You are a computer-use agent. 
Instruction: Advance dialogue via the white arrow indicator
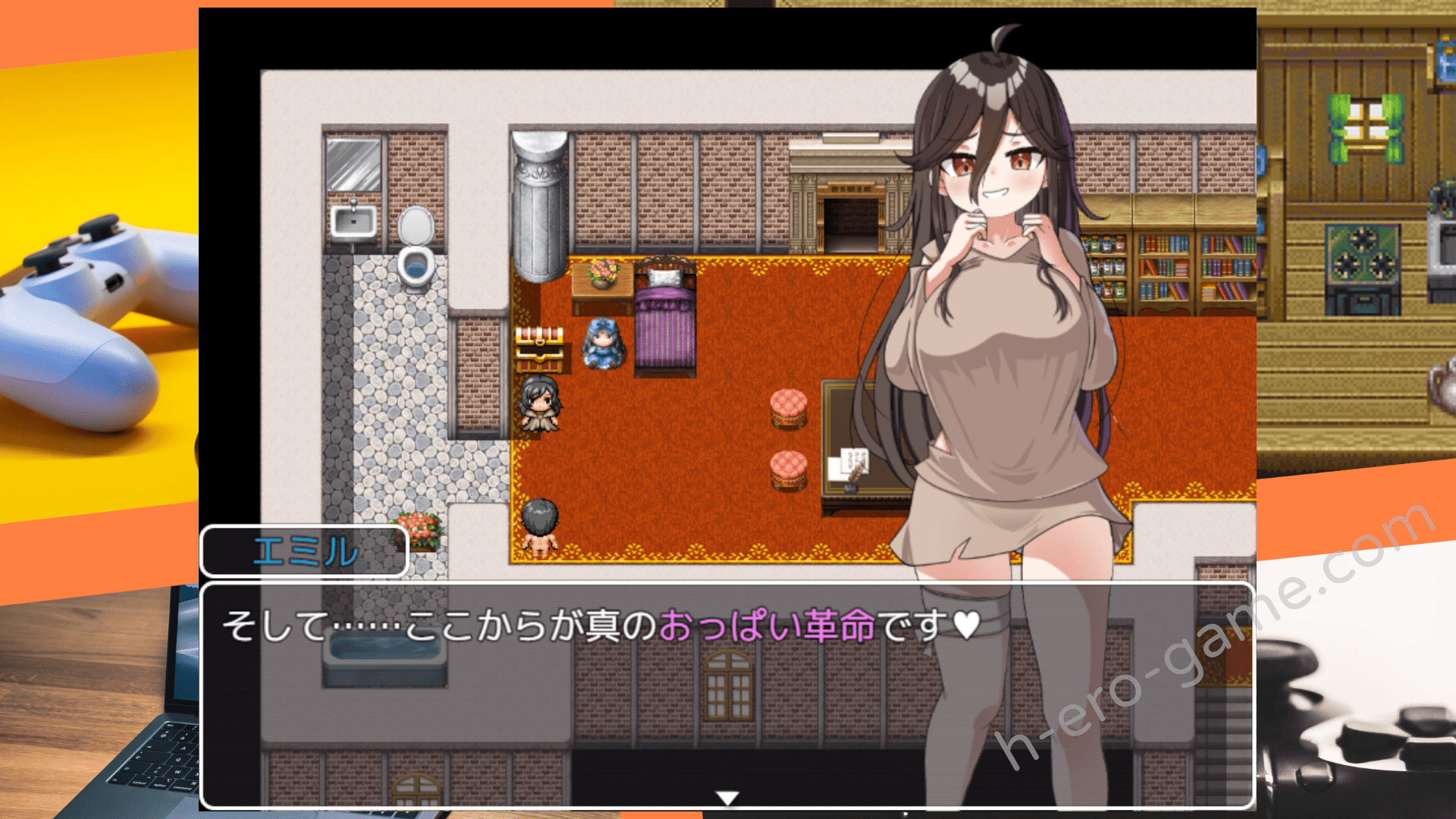click(727, 798)
